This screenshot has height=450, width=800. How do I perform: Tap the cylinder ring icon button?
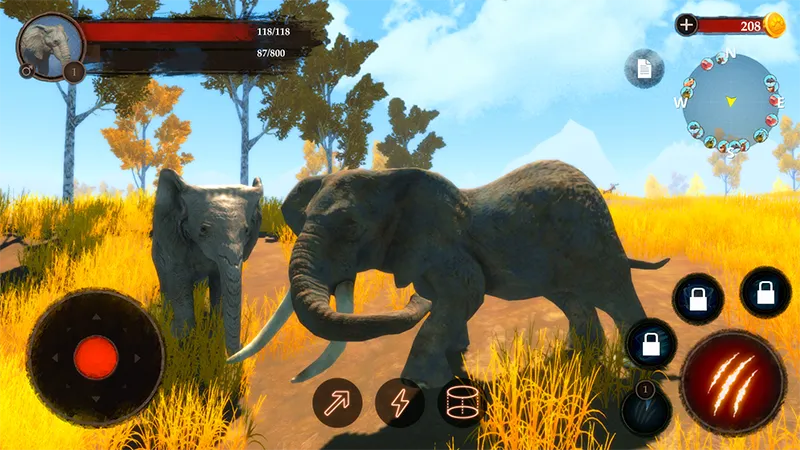click(461, 403)
